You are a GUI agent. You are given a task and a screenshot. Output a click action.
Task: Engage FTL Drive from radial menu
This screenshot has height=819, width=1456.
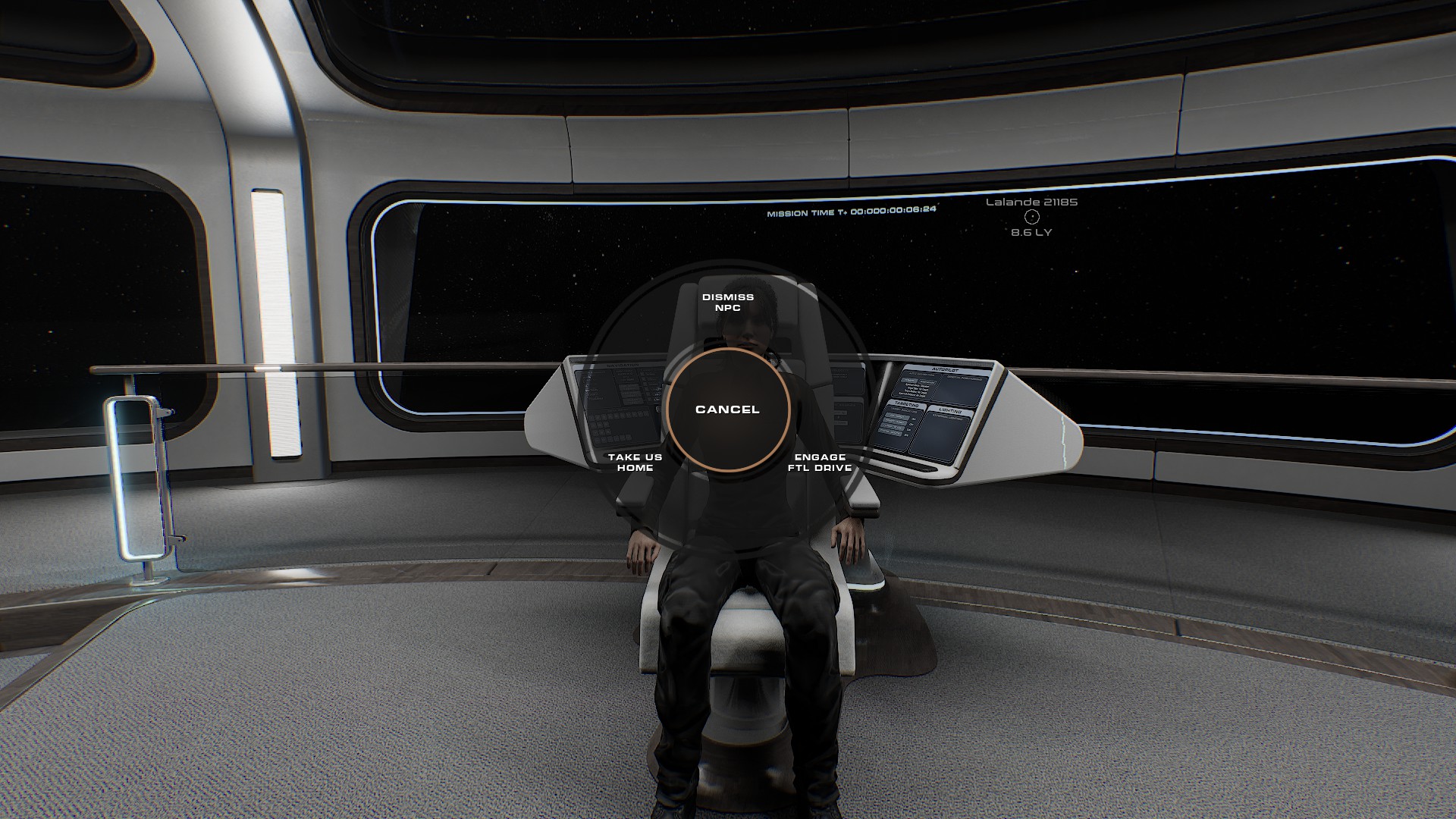(x=820, y=463)
